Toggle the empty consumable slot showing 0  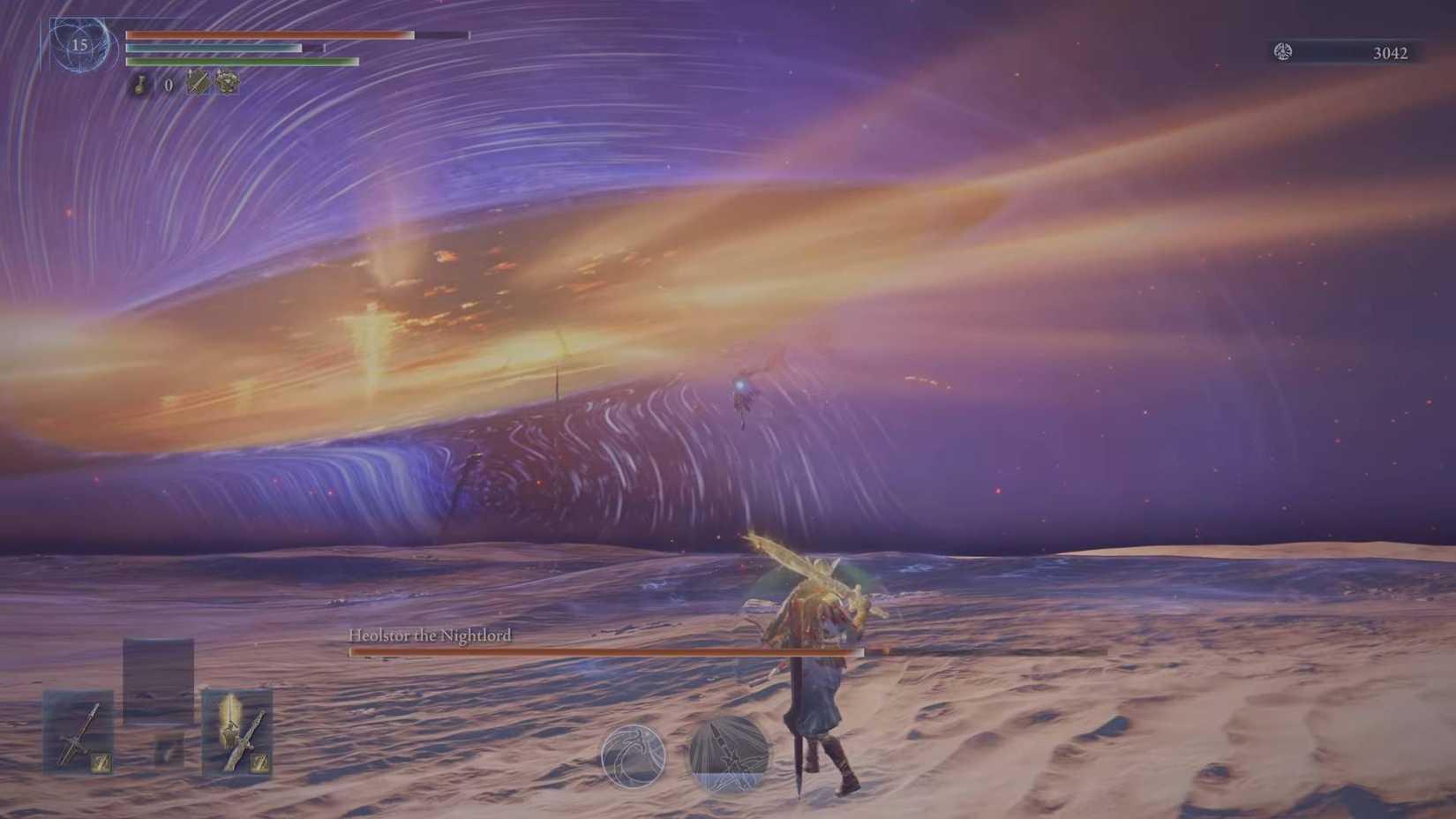(169, 86)
